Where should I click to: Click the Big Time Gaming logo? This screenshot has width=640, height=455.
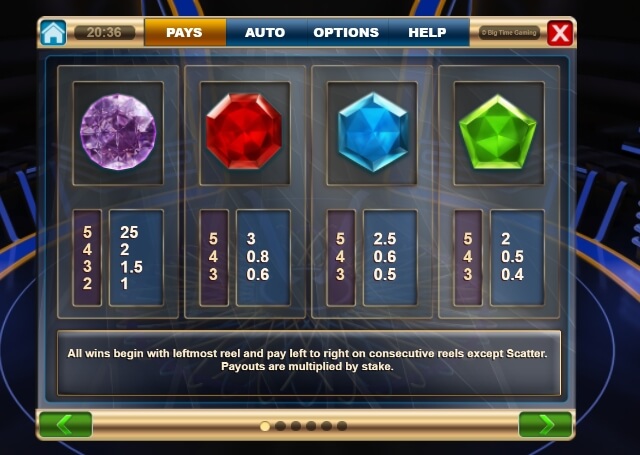(510, 33)
